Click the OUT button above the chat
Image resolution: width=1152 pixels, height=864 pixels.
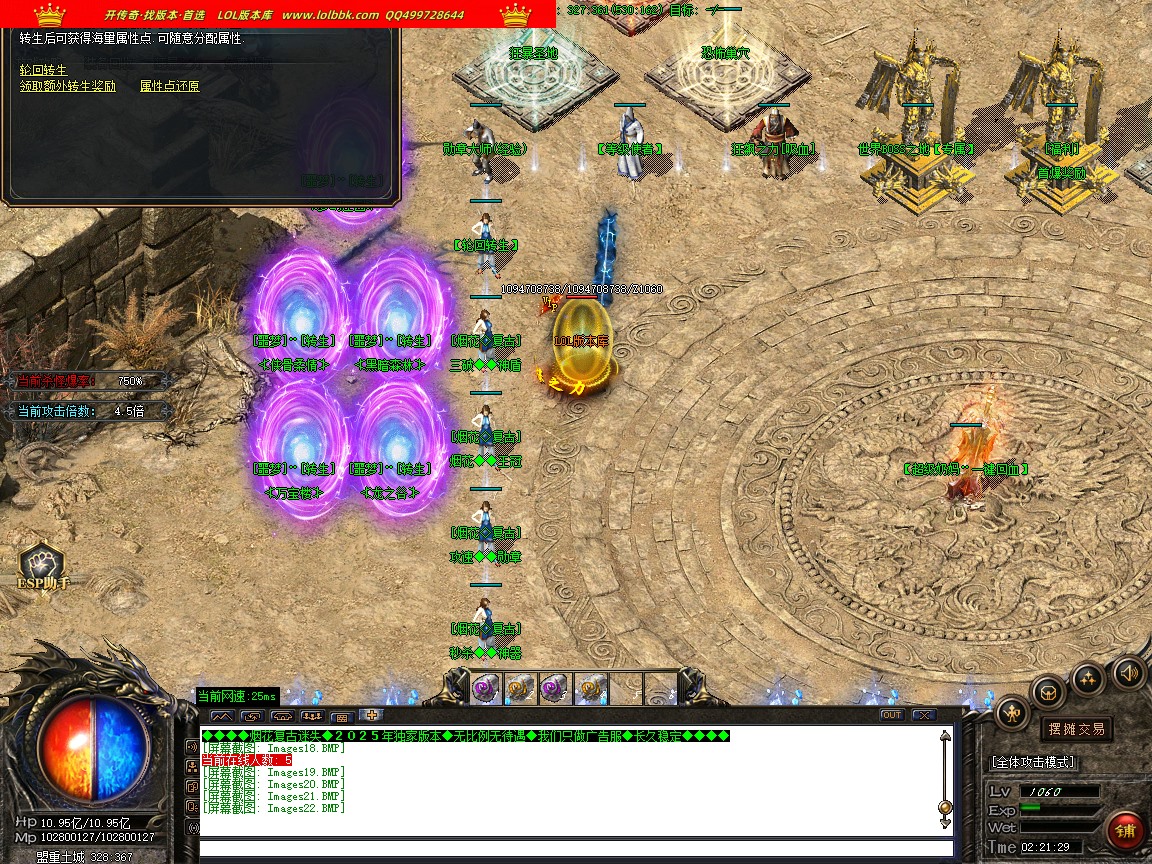[891, 715]
